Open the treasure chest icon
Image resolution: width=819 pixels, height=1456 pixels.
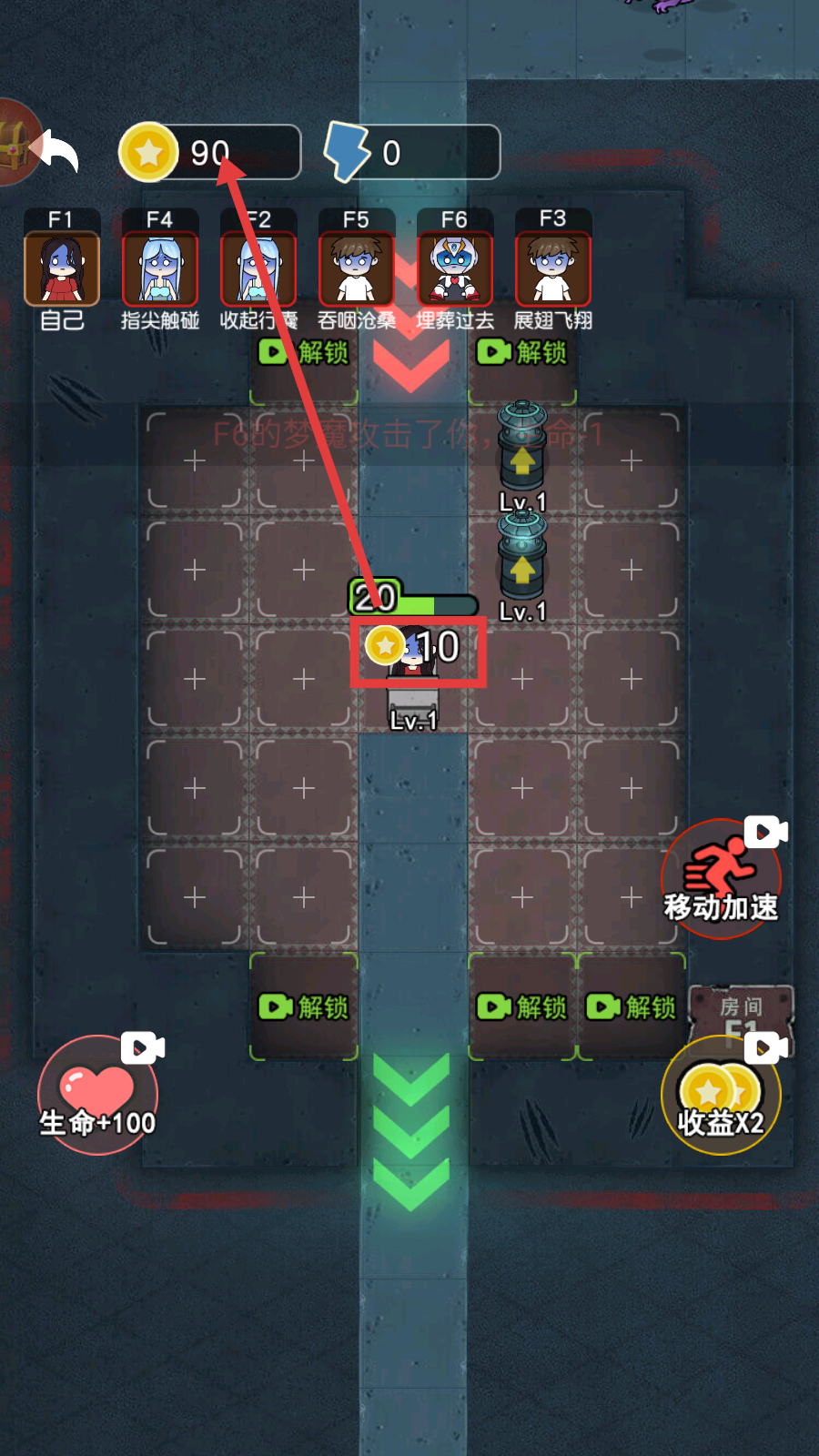tap(13, 143)
